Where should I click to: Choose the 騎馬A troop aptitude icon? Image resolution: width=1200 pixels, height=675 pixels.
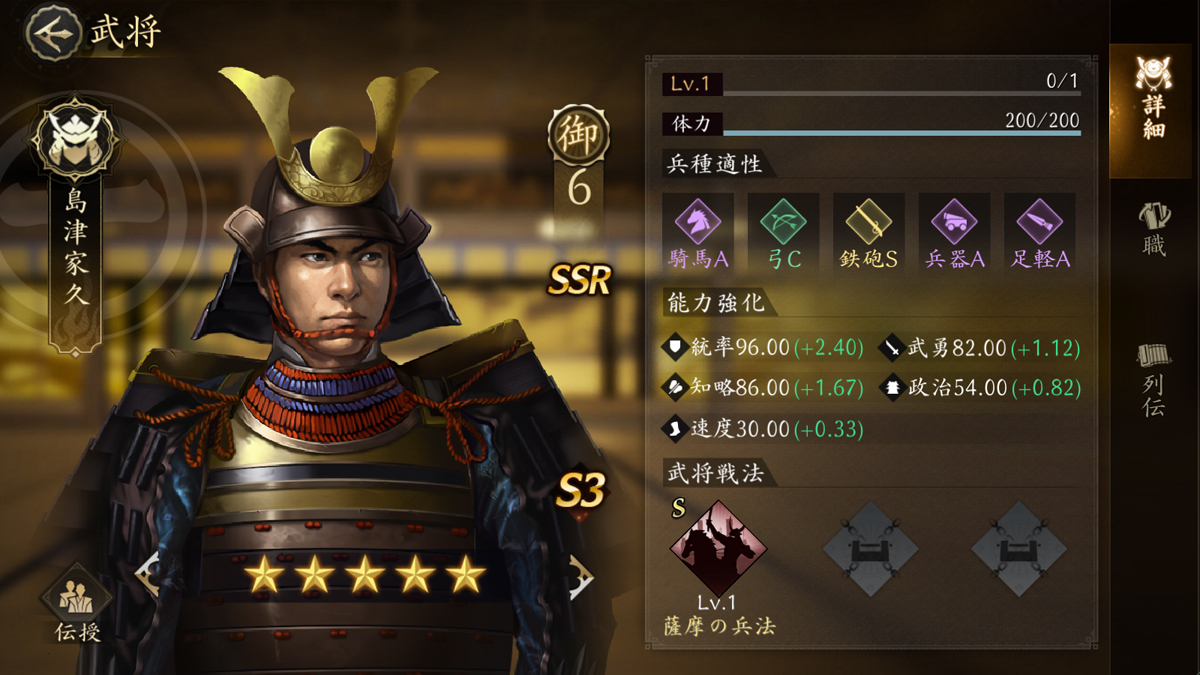pyautogui.click(x=698, y=220)
